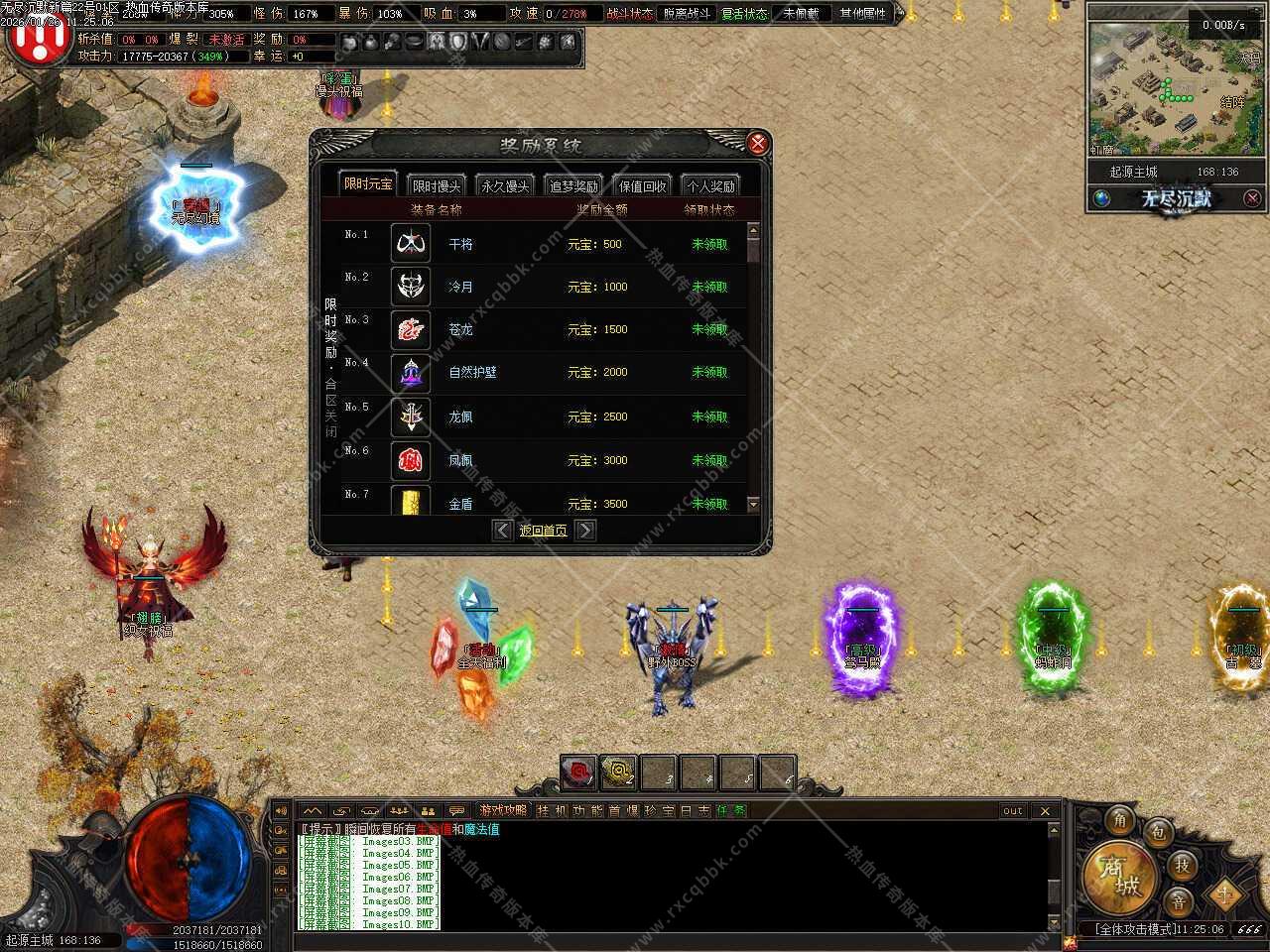Image resolution: width=1270 pixels, height=952 pixels.
Task: Claim the 干将 500 元宝 reward
Action: click(x=709, y=244)
